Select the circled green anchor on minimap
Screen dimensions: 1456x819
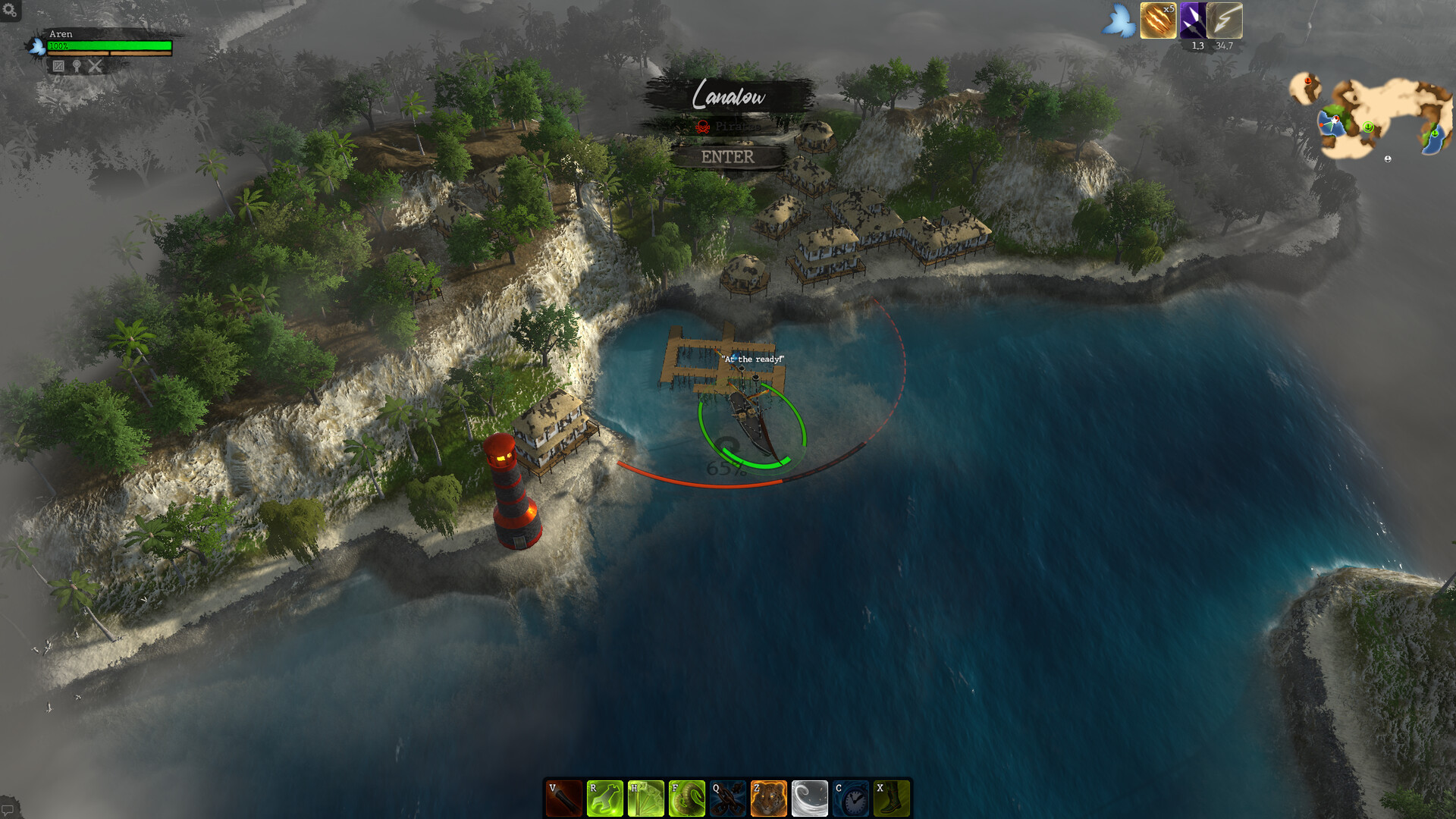pyautogui.click(x=1368, y=127)
